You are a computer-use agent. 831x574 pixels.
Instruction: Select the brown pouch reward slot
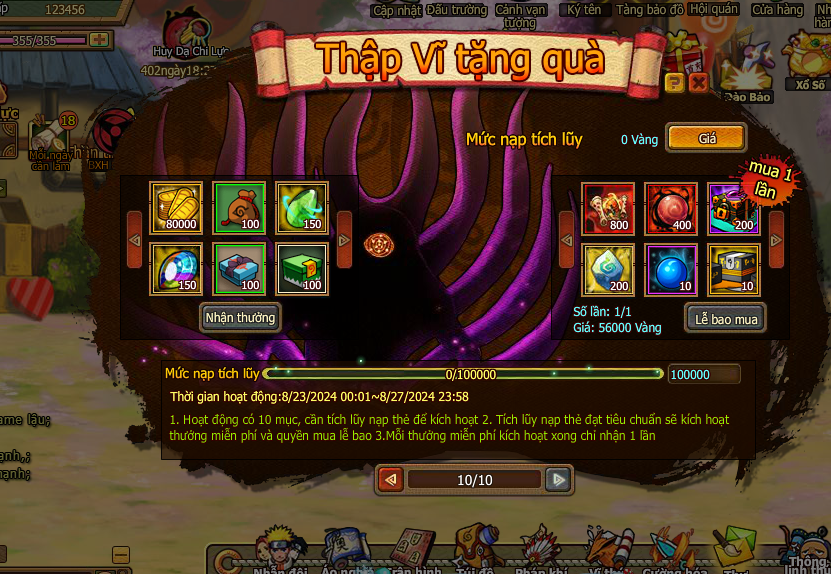click(239, 207)
